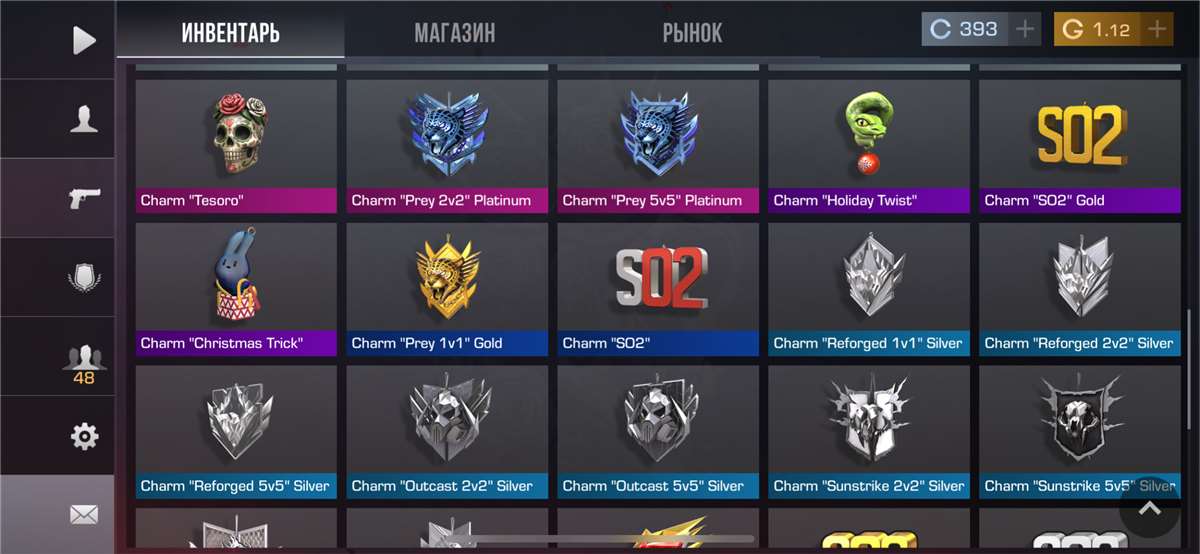Add gold currency with plus button
The height and width of the screenshot is (554, 1200).
[x=1157, y=29]
